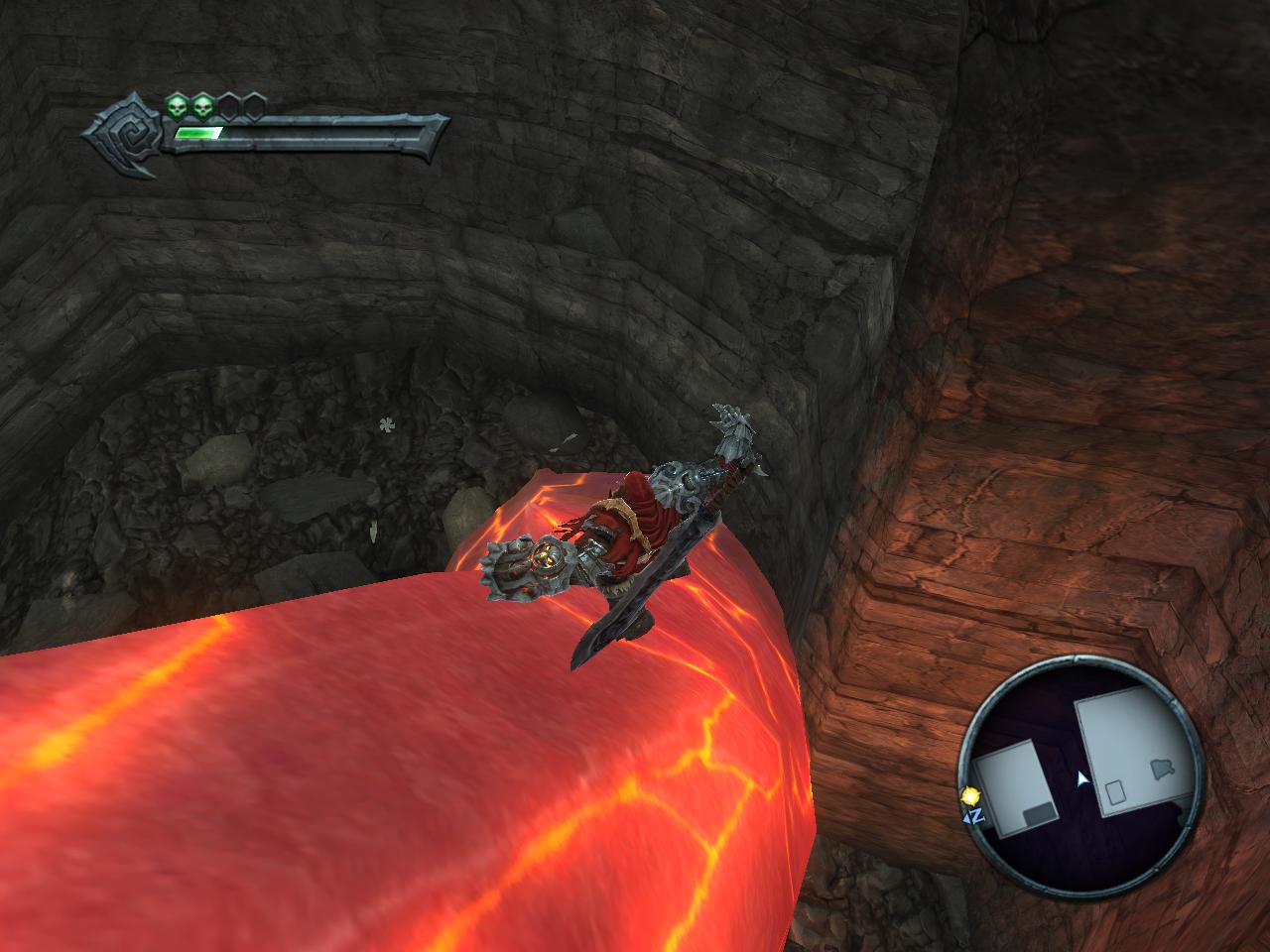The height and width of the screenshot is (952, 1270).
Task: Click the spiral emblem beside the health bar
Action: pos(127,133)
